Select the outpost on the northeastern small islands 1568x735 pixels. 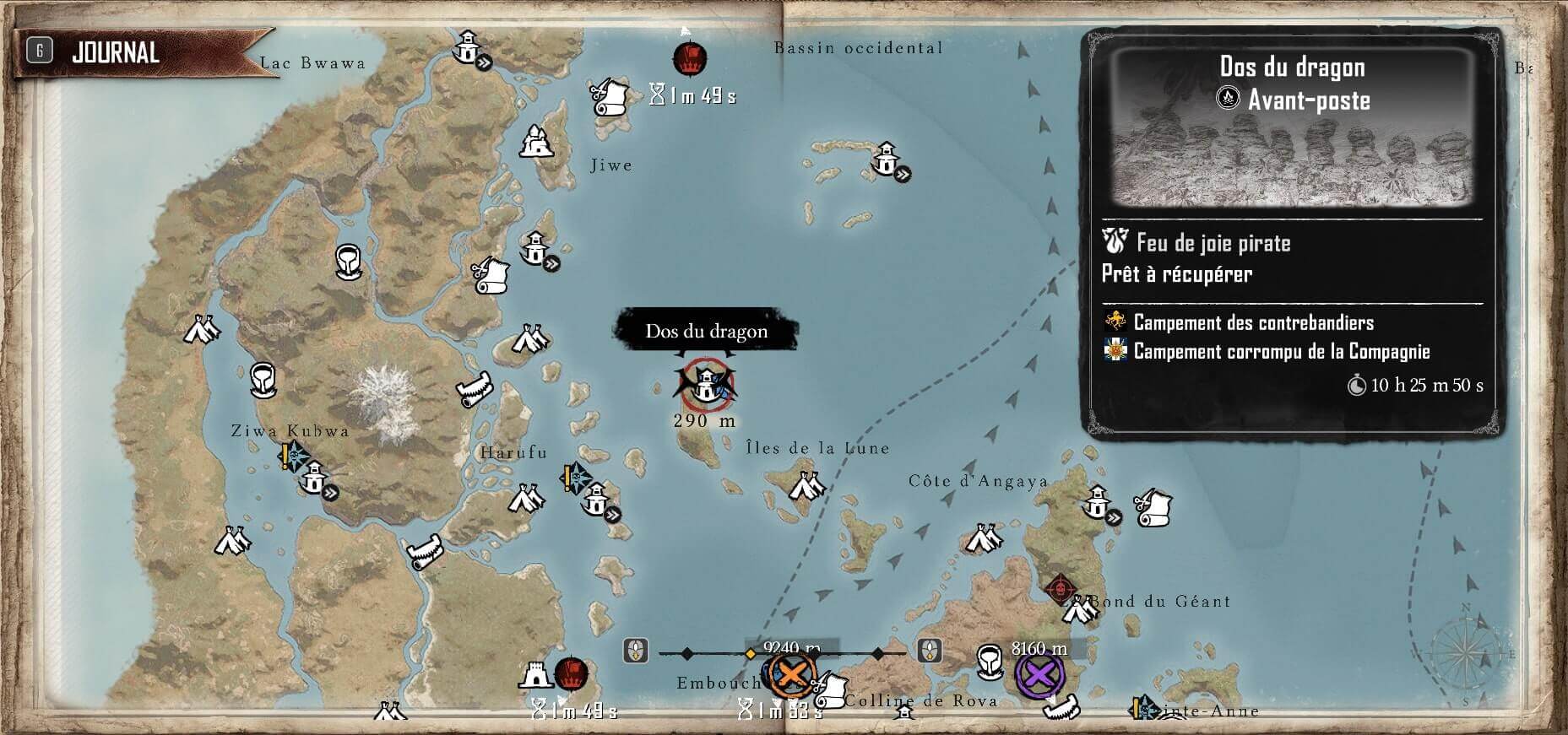885,158
